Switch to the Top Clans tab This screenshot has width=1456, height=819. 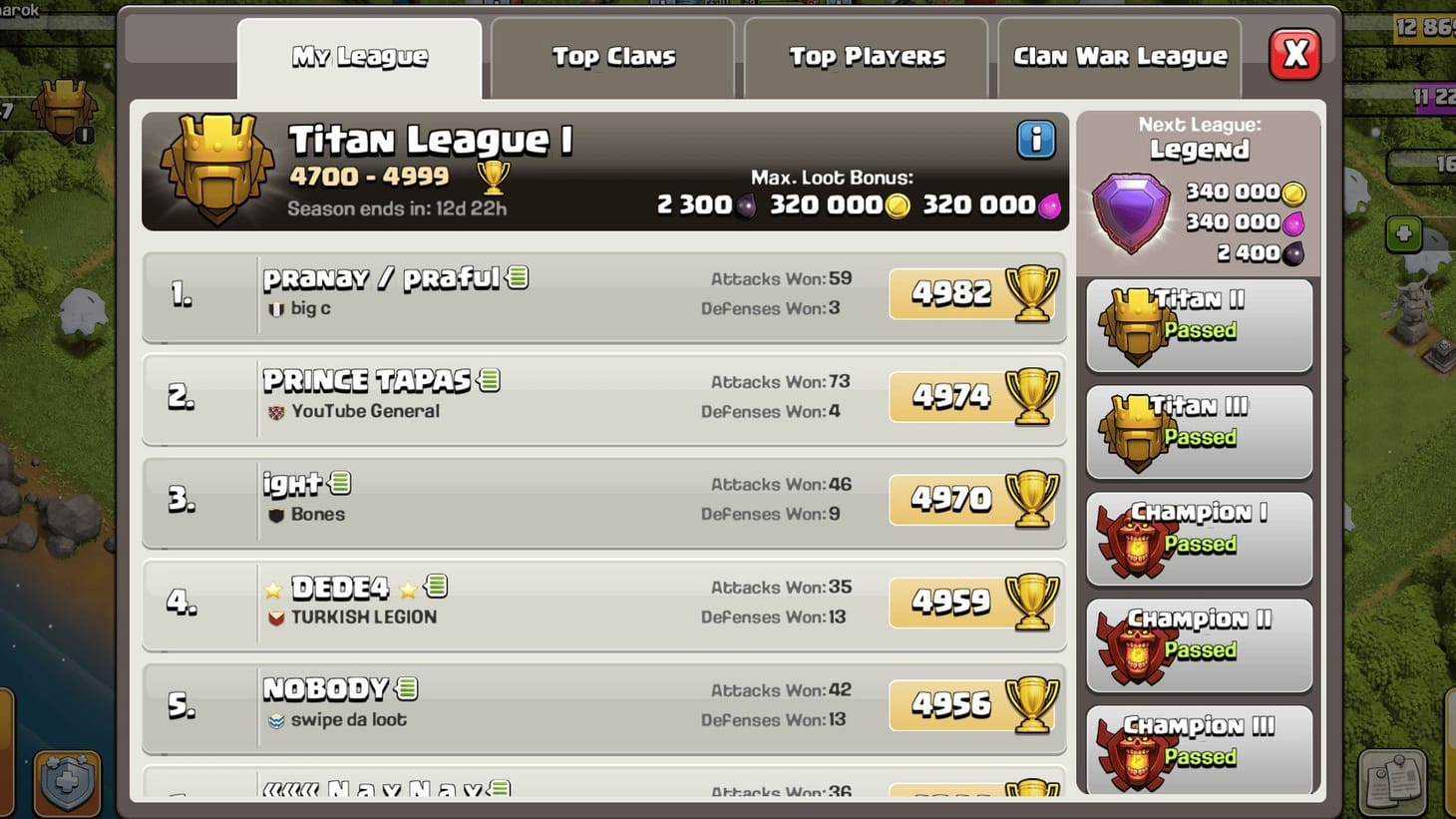pos(614,57)
